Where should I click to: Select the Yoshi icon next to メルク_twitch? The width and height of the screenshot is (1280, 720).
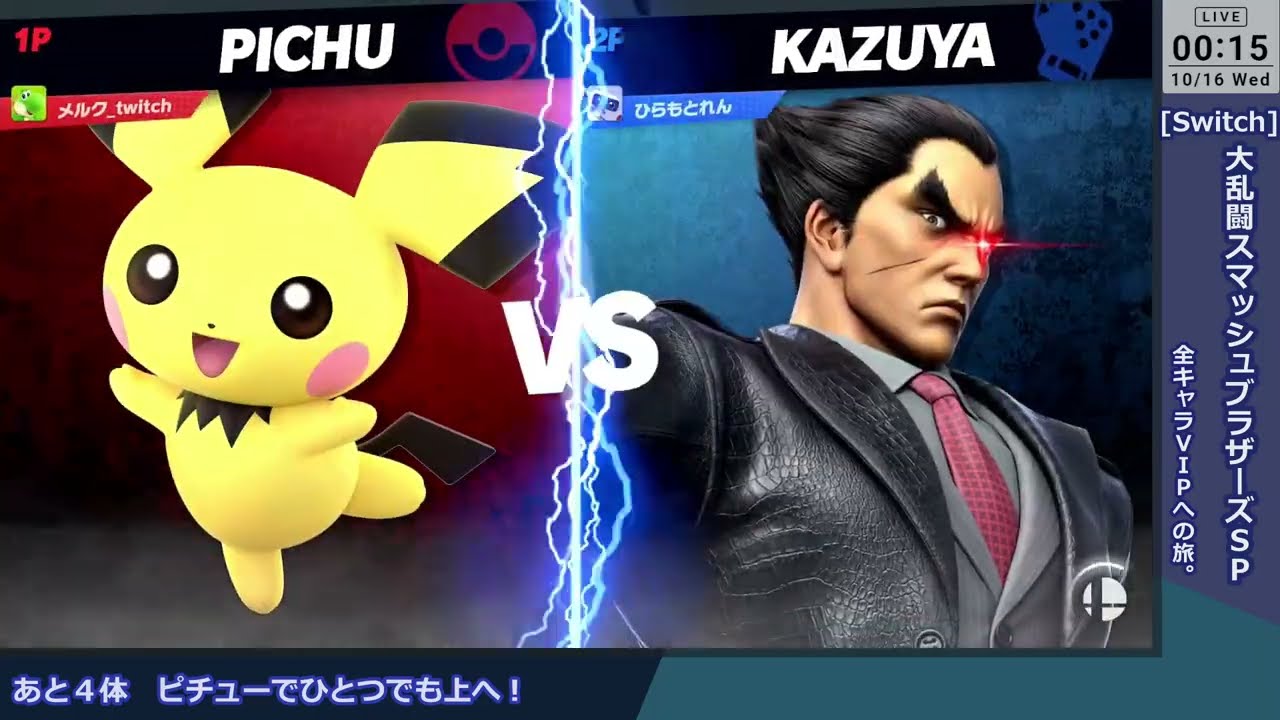pyautogui.click(x=31, y=101)
